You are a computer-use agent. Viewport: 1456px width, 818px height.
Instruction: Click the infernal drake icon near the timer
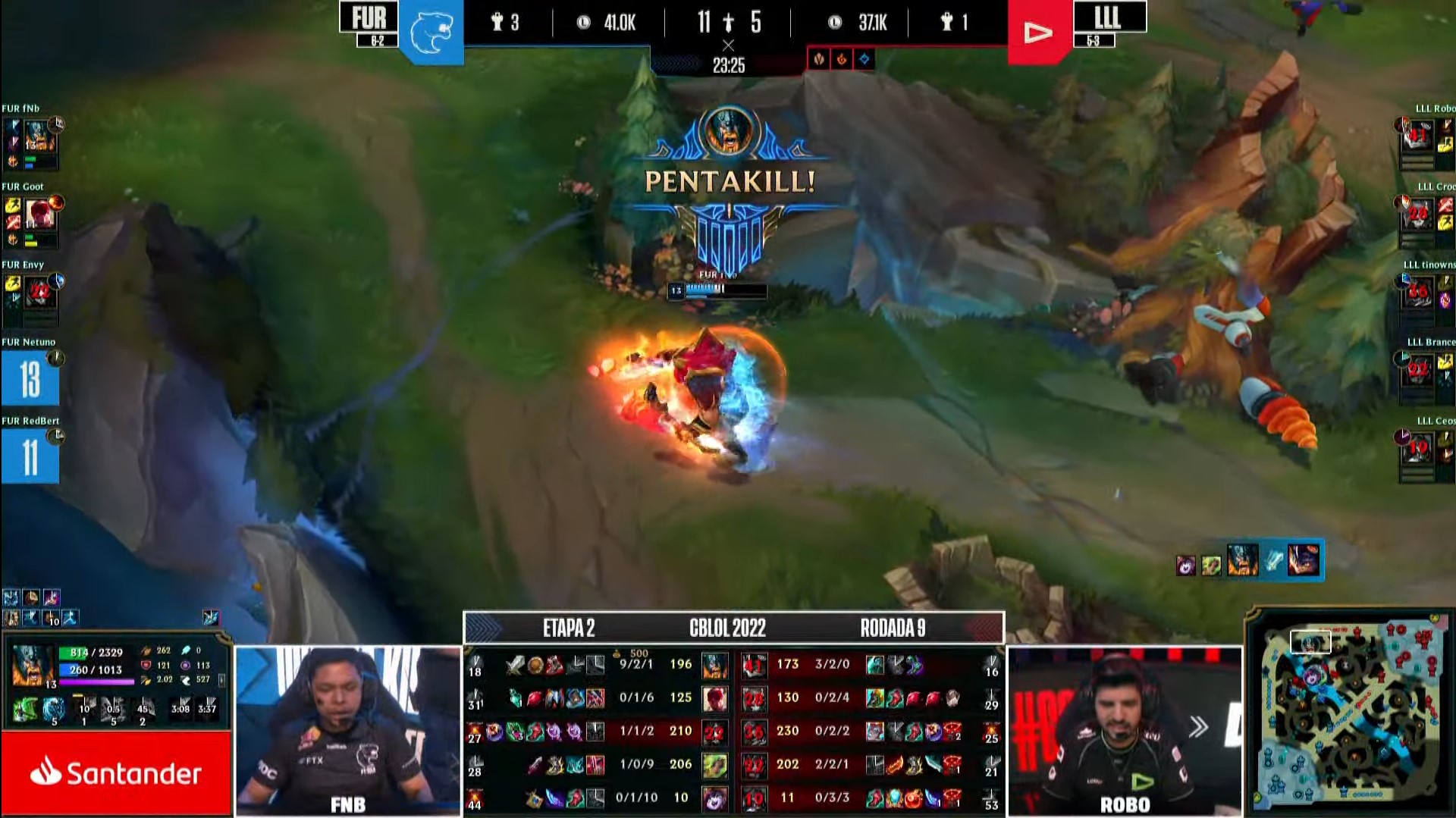(x=842, y=59)
